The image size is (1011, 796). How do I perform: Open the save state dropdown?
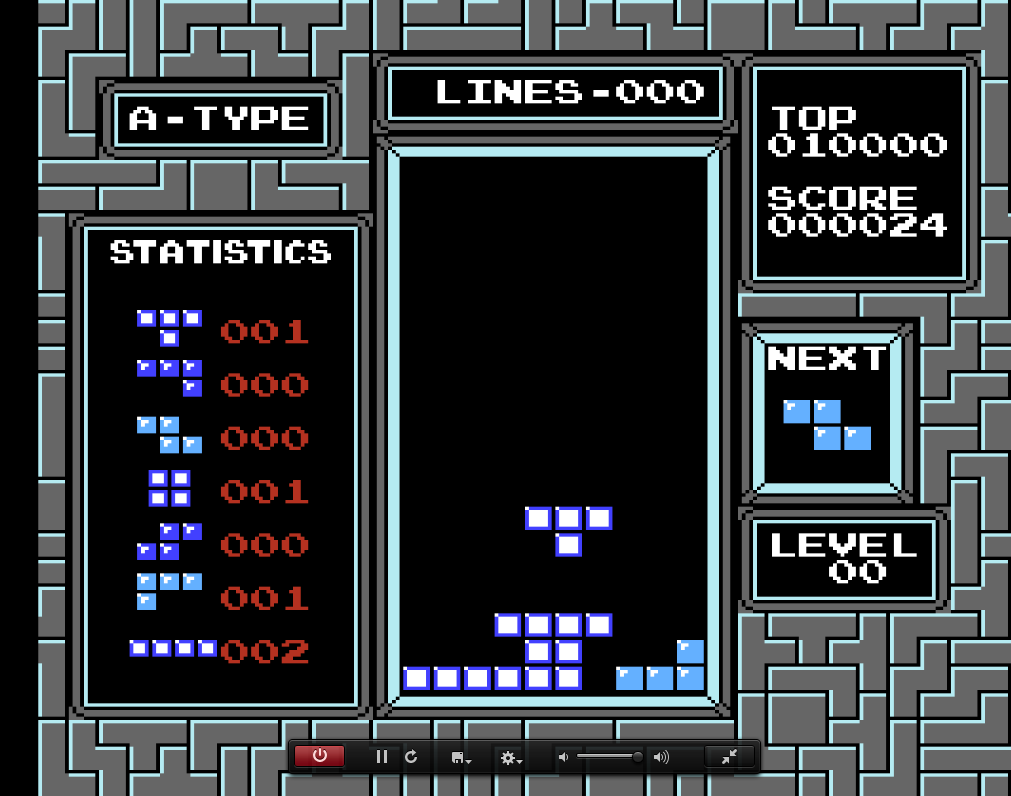pyautogui.click(x=461, y=758)
